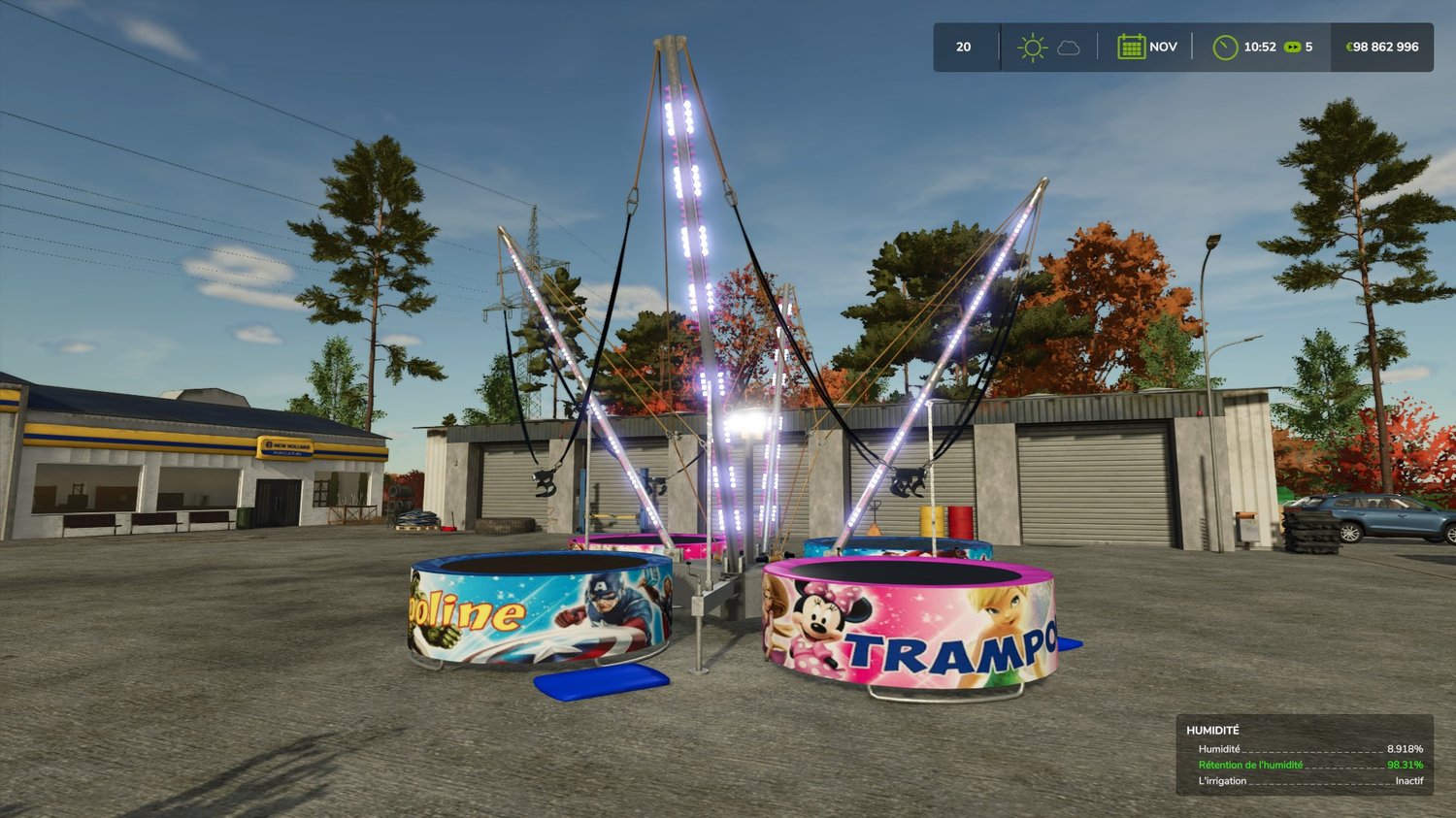Click the sun weather forecast icon
This screenshot has width=1456, height=818.
pyautogui.click(x=1032, y=48)
